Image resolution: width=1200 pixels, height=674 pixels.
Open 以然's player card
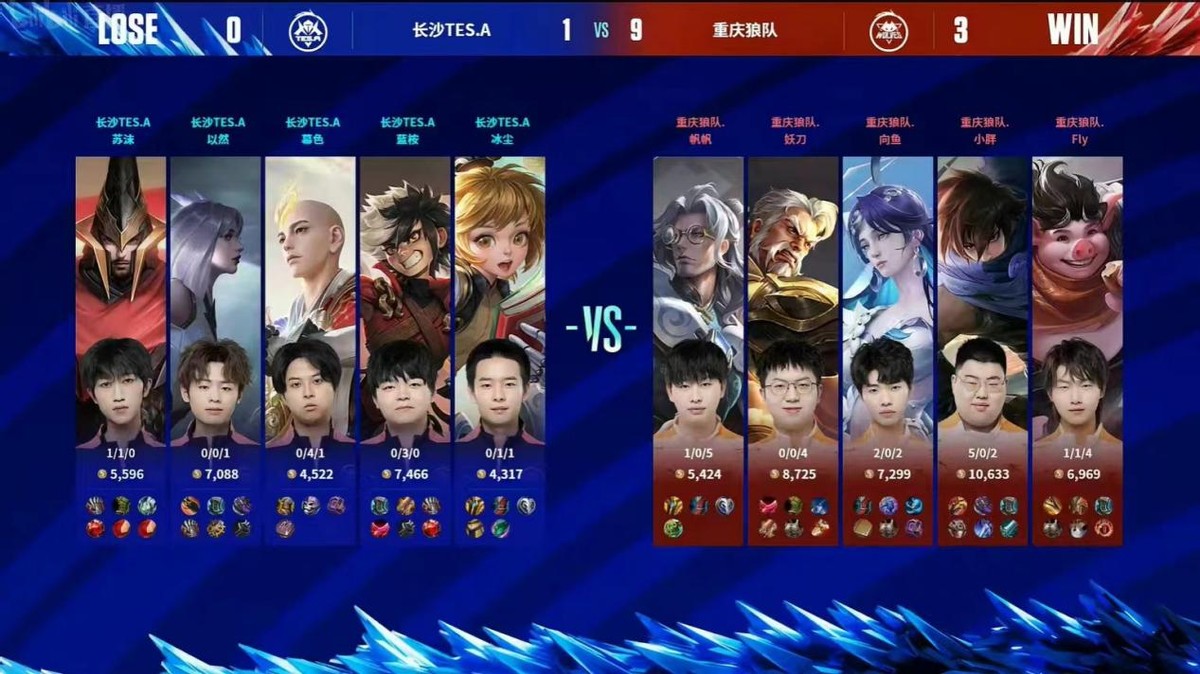215,300
